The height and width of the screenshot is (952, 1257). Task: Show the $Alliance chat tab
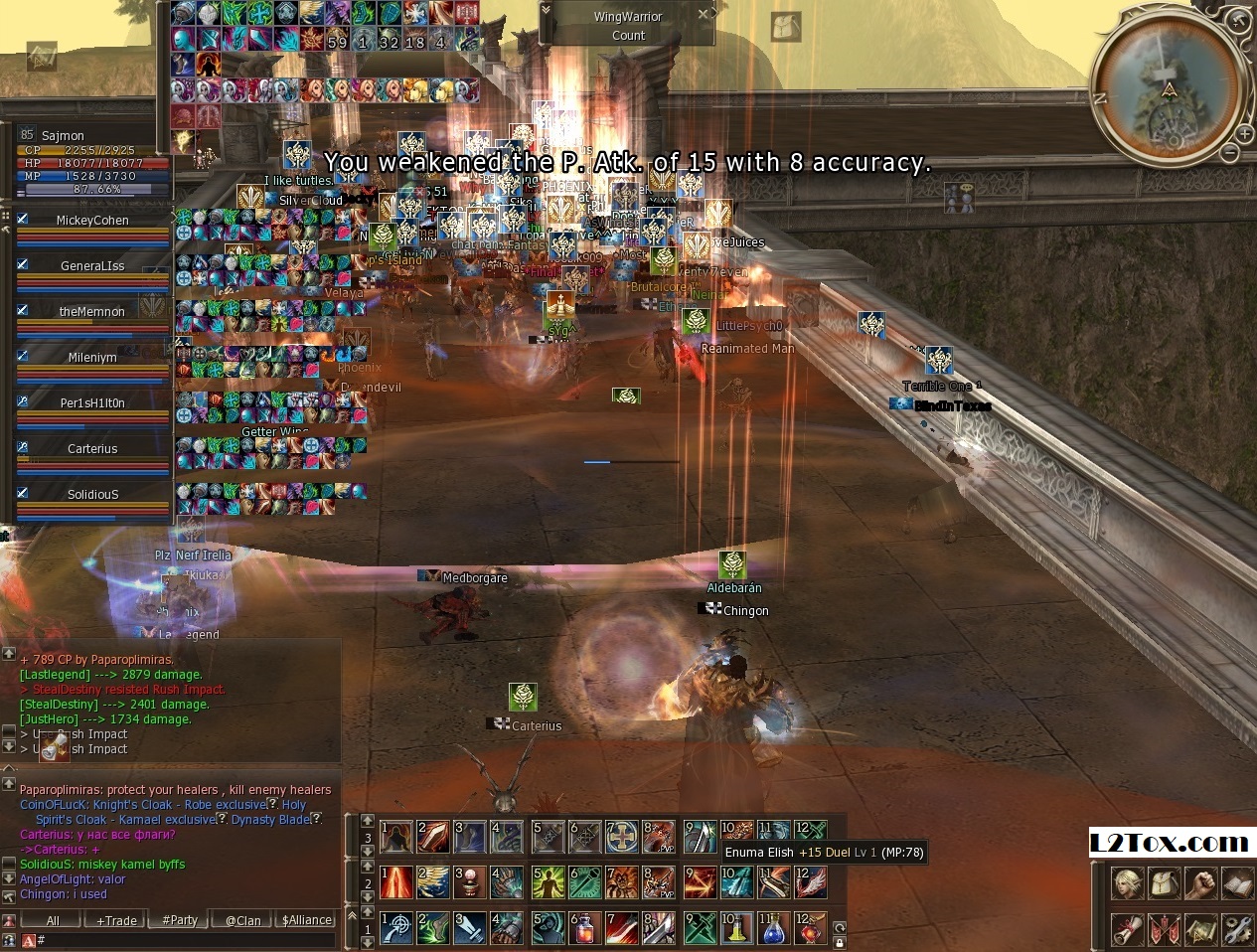(307, 920)
